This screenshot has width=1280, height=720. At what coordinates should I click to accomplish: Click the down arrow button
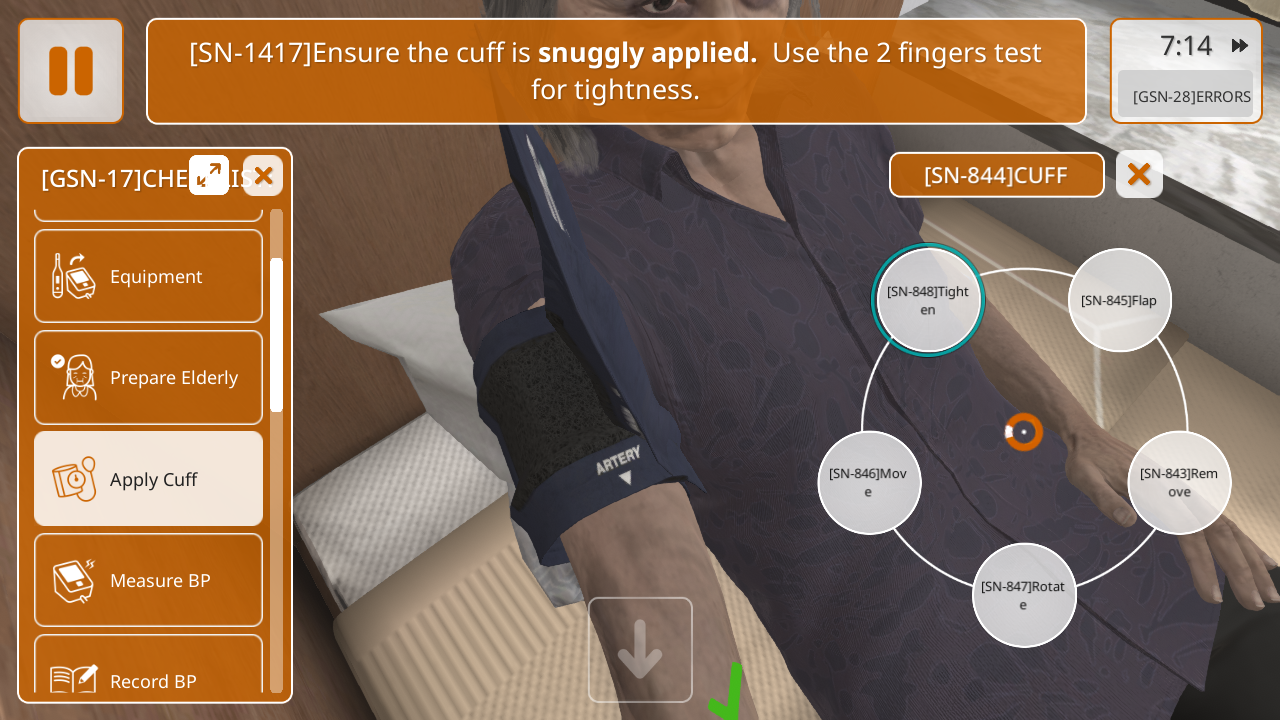(x=640, y=650)
